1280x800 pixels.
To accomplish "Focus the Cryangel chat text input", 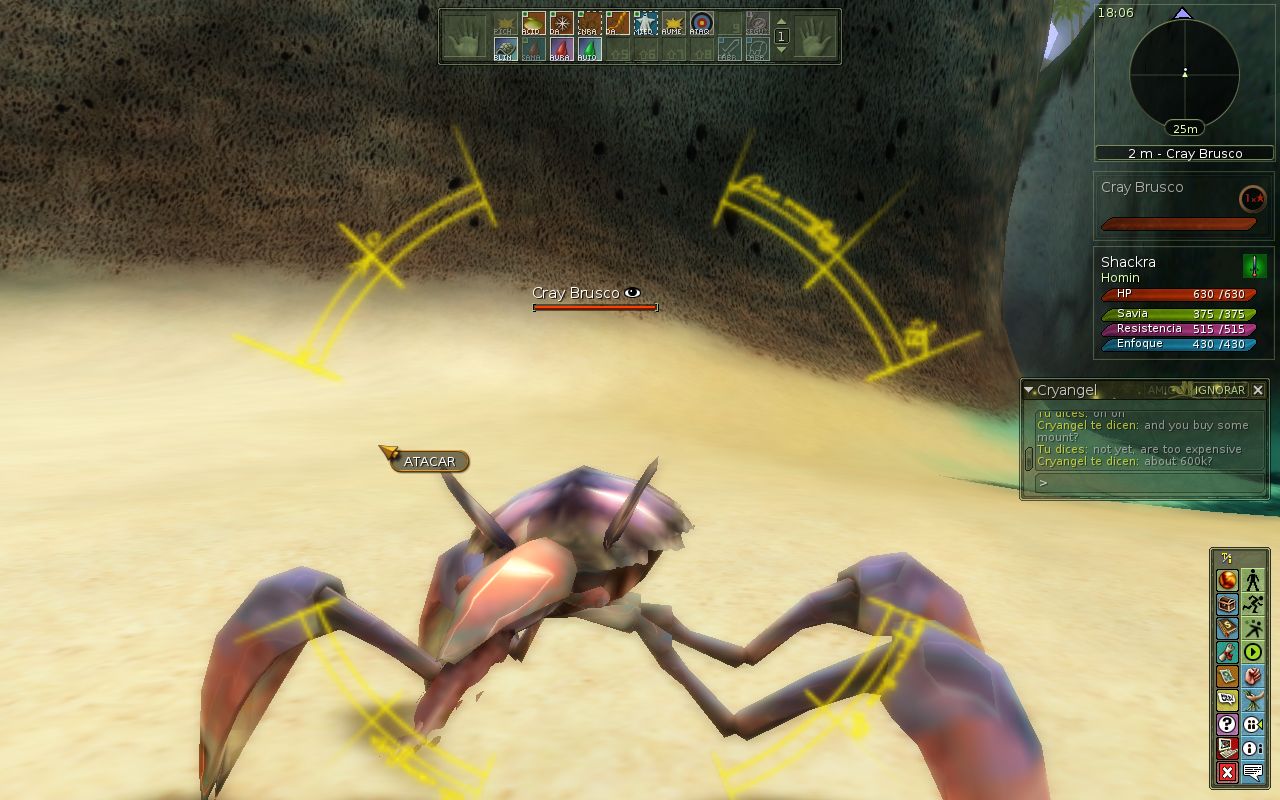I will (1150, 483).
